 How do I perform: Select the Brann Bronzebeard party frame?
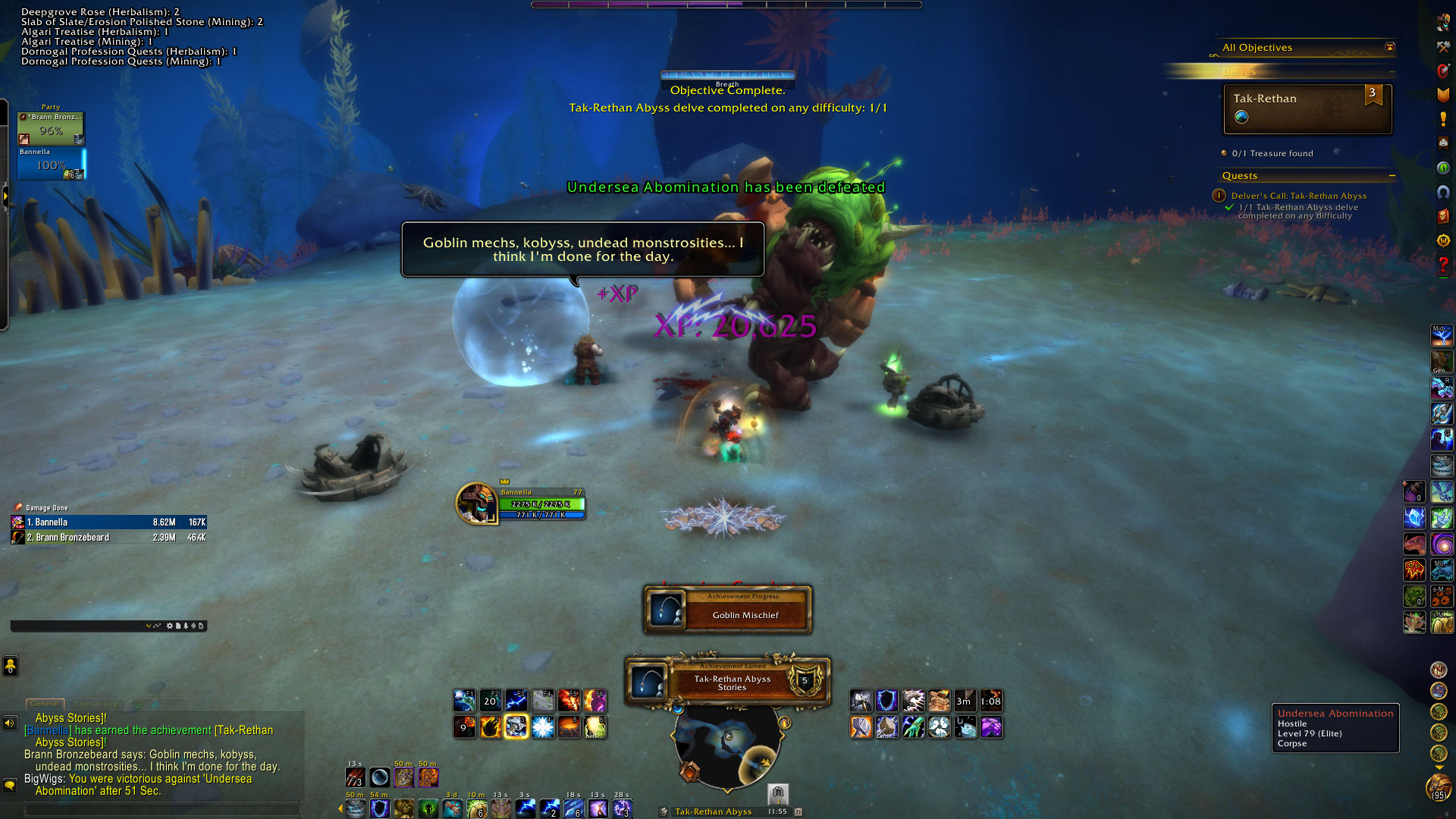pyautogui.click(x=51, y=128)
